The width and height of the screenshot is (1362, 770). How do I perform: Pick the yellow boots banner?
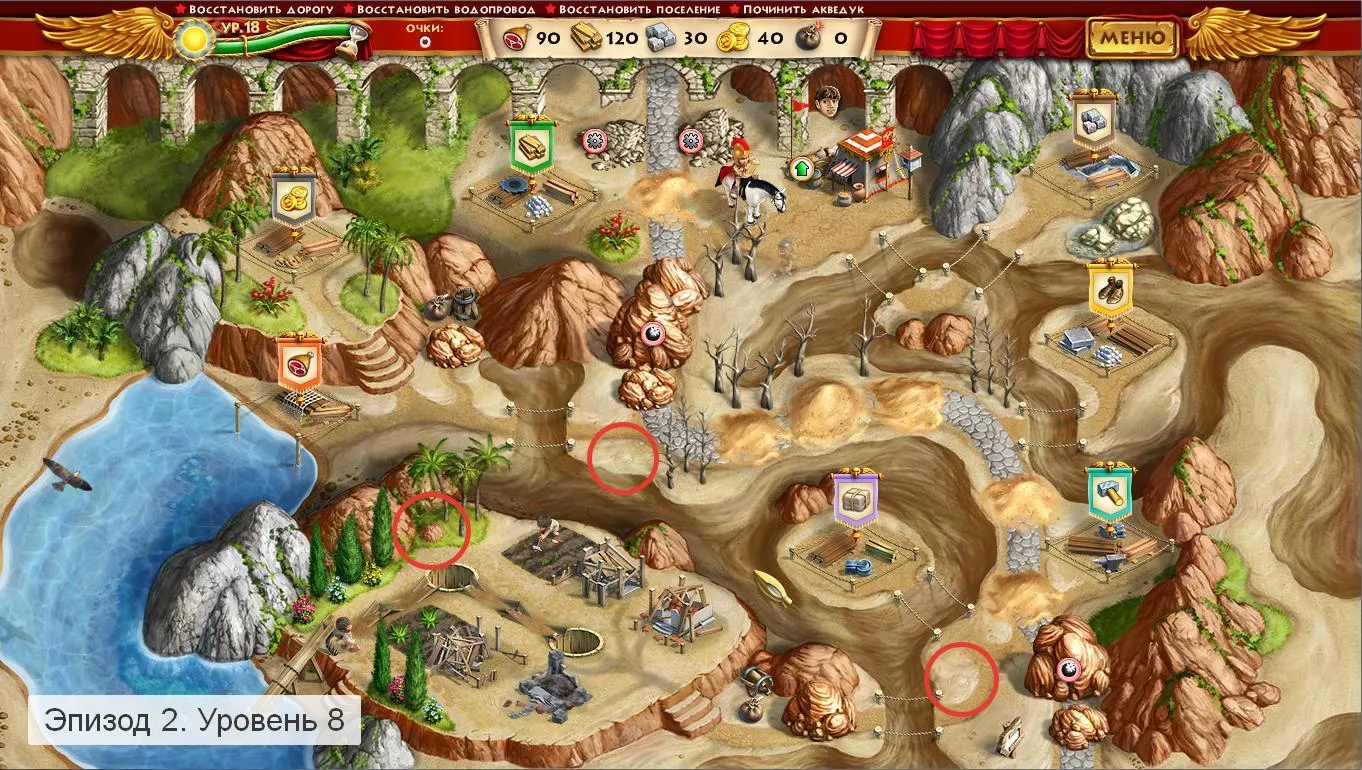coord(1109,291)
